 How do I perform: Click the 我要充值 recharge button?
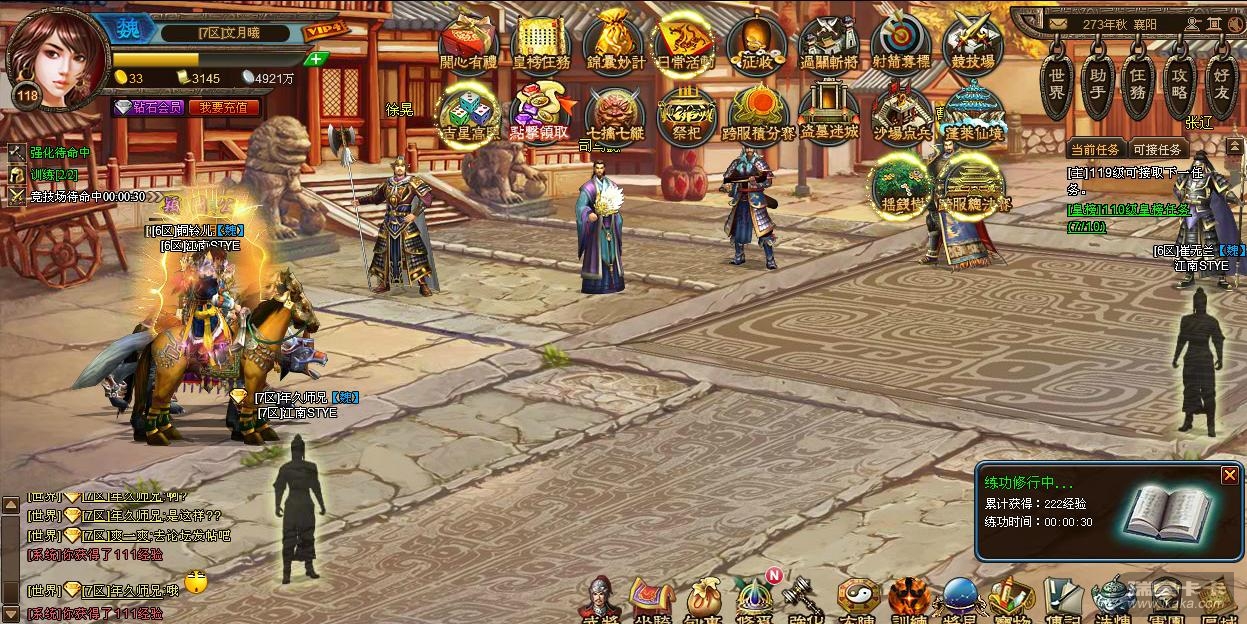[223, 107]
